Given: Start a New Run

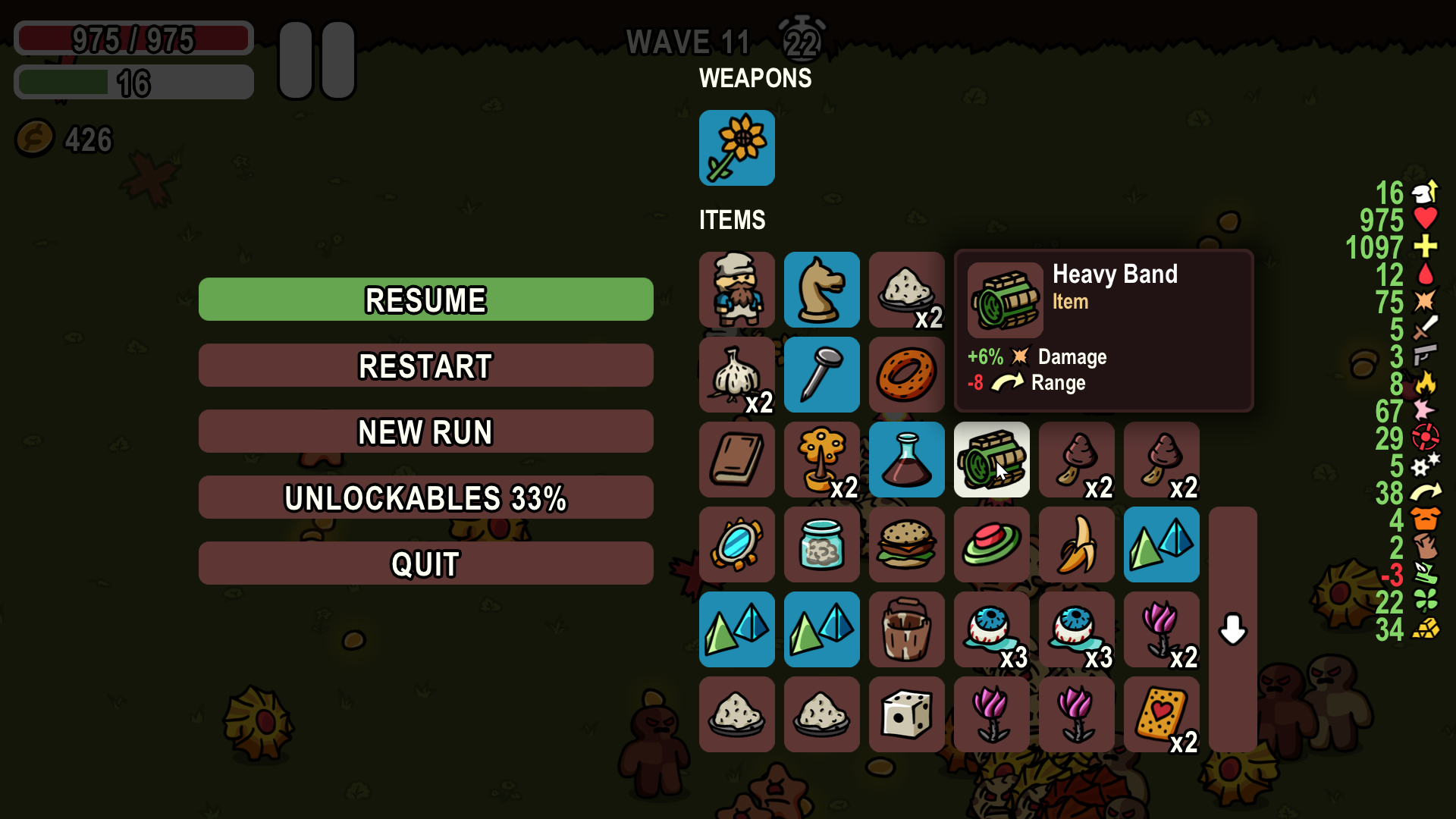Looking at the screenshot, I should [x=425, y=431].
